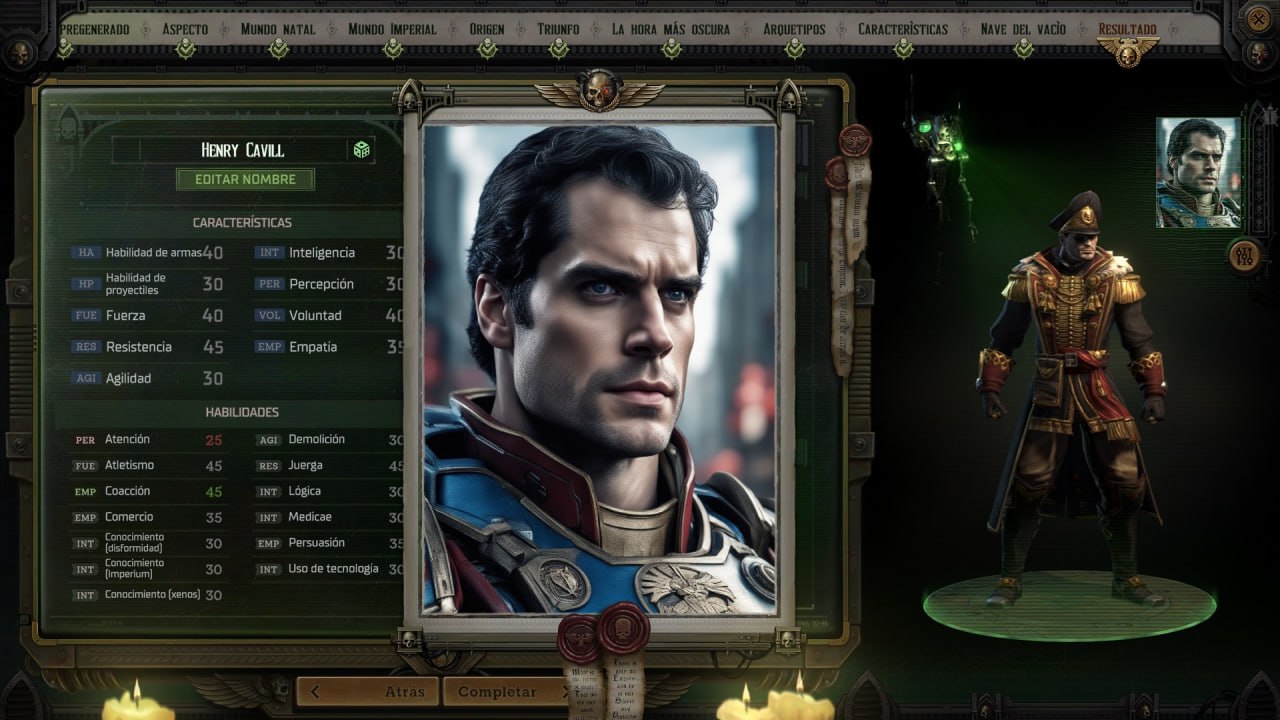Go to the Mundo Imperial tab
1280x720 pixels.
pos(392,29)
